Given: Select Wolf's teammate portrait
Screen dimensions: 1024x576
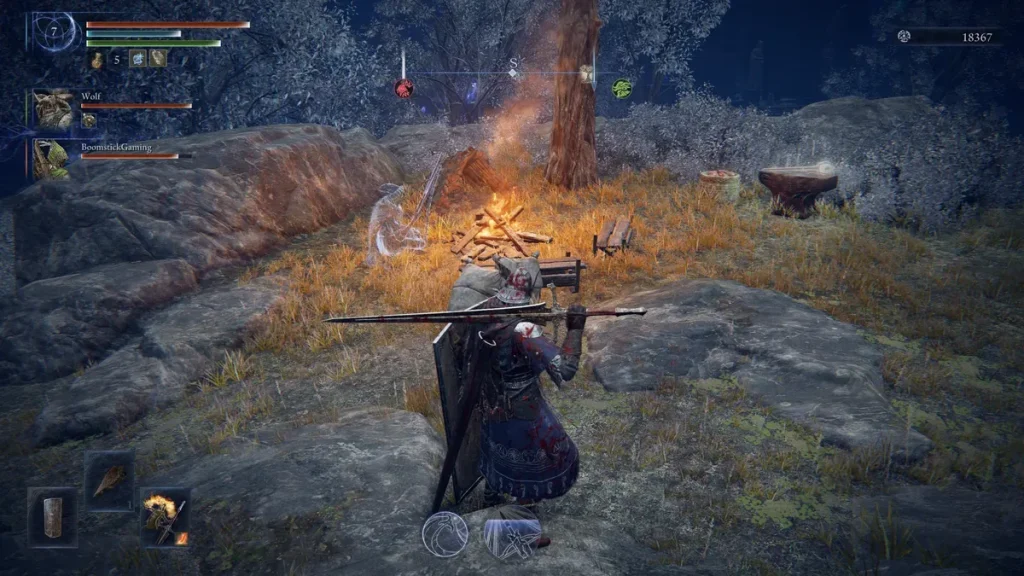Looking at the screenshot, I should tap(52, 108).
